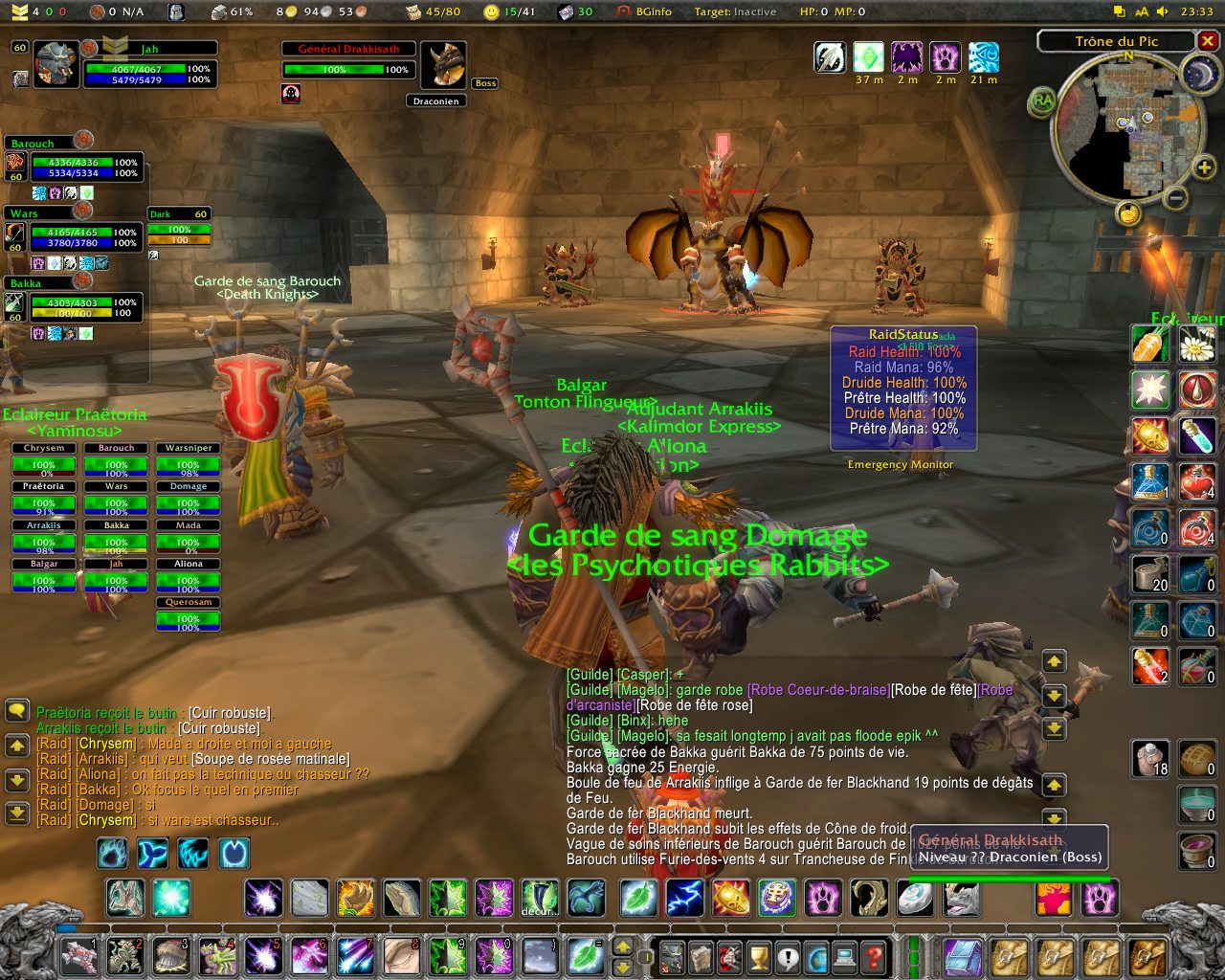Close the Trône du Pic minimap
The image size is (1225, 980).
coord(1208,41)
